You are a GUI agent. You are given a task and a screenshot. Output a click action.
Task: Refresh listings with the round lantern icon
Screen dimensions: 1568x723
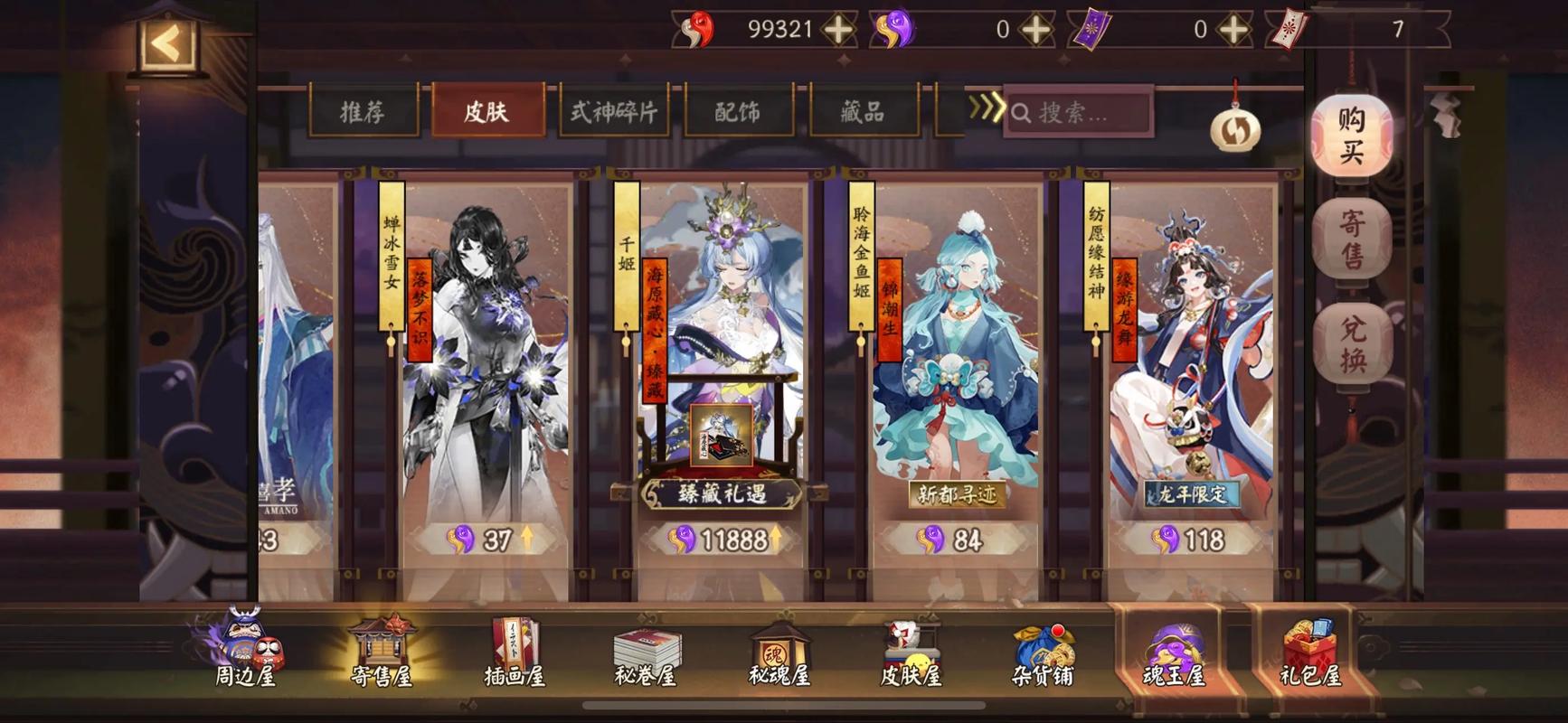click(x=1235, y=131)
